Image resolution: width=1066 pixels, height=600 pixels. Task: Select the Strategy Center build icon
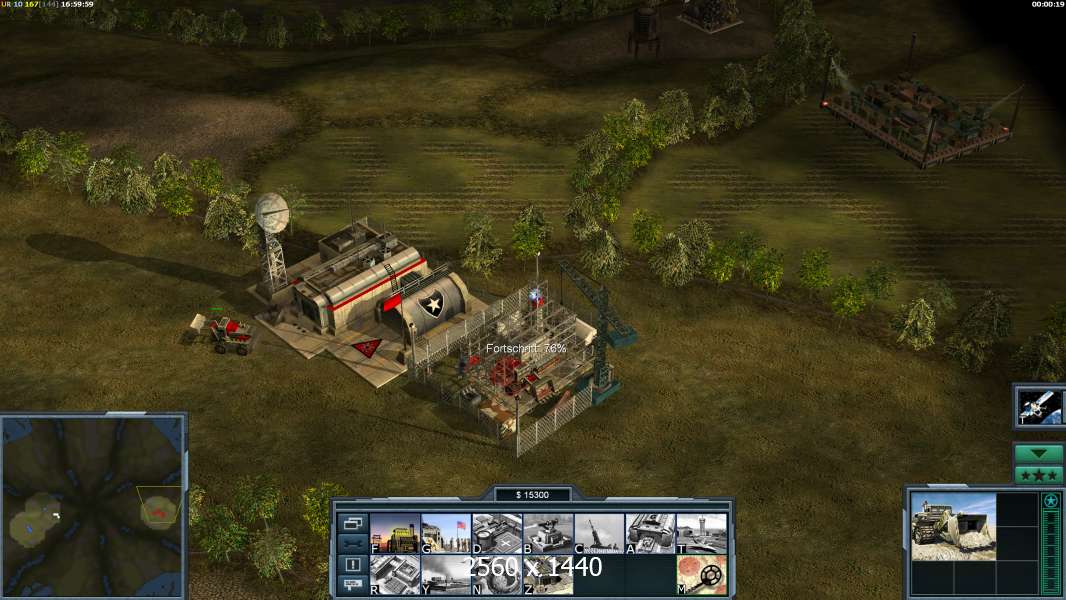coord(395,575)
